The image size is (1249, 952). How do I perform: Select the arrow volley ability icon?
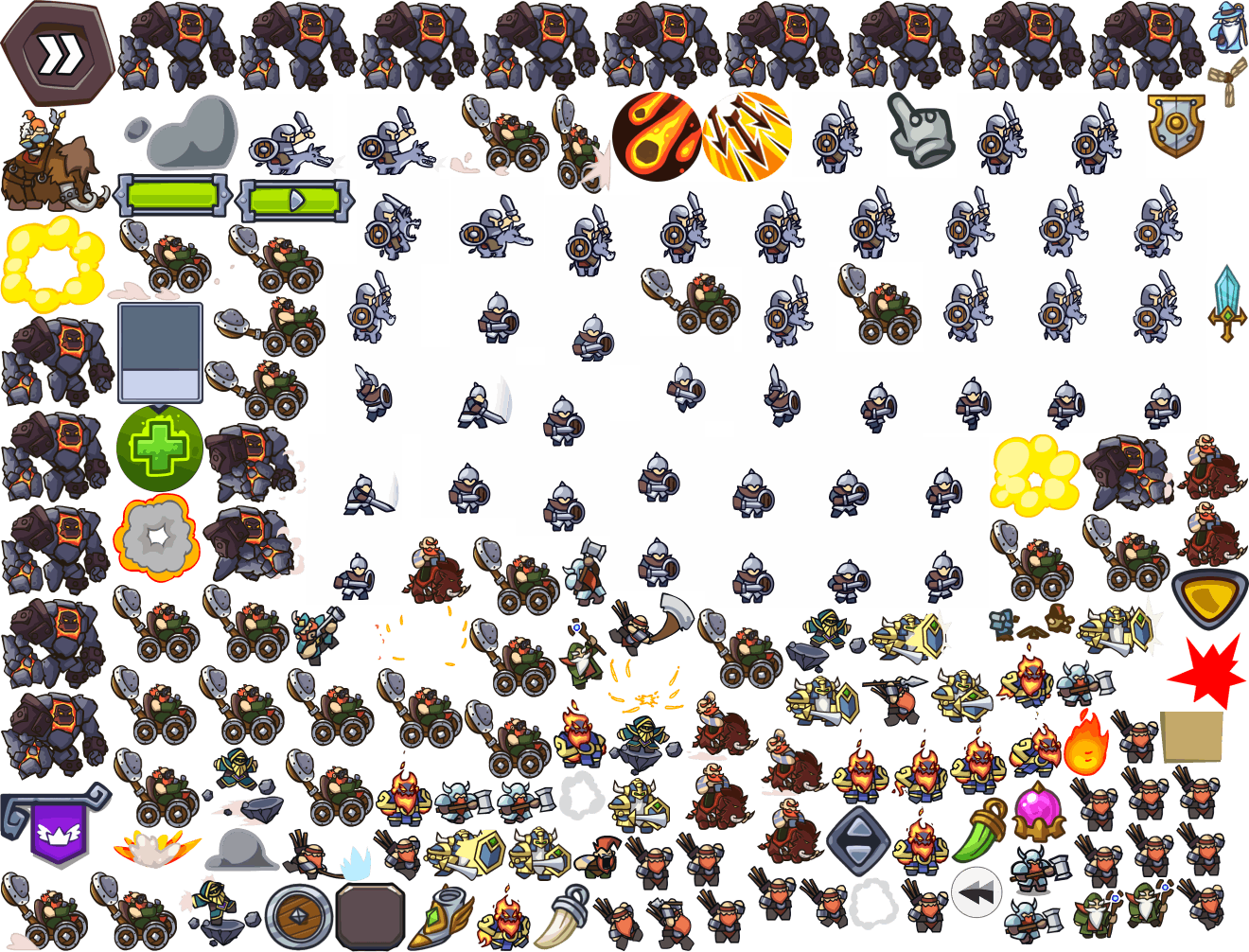748,137
